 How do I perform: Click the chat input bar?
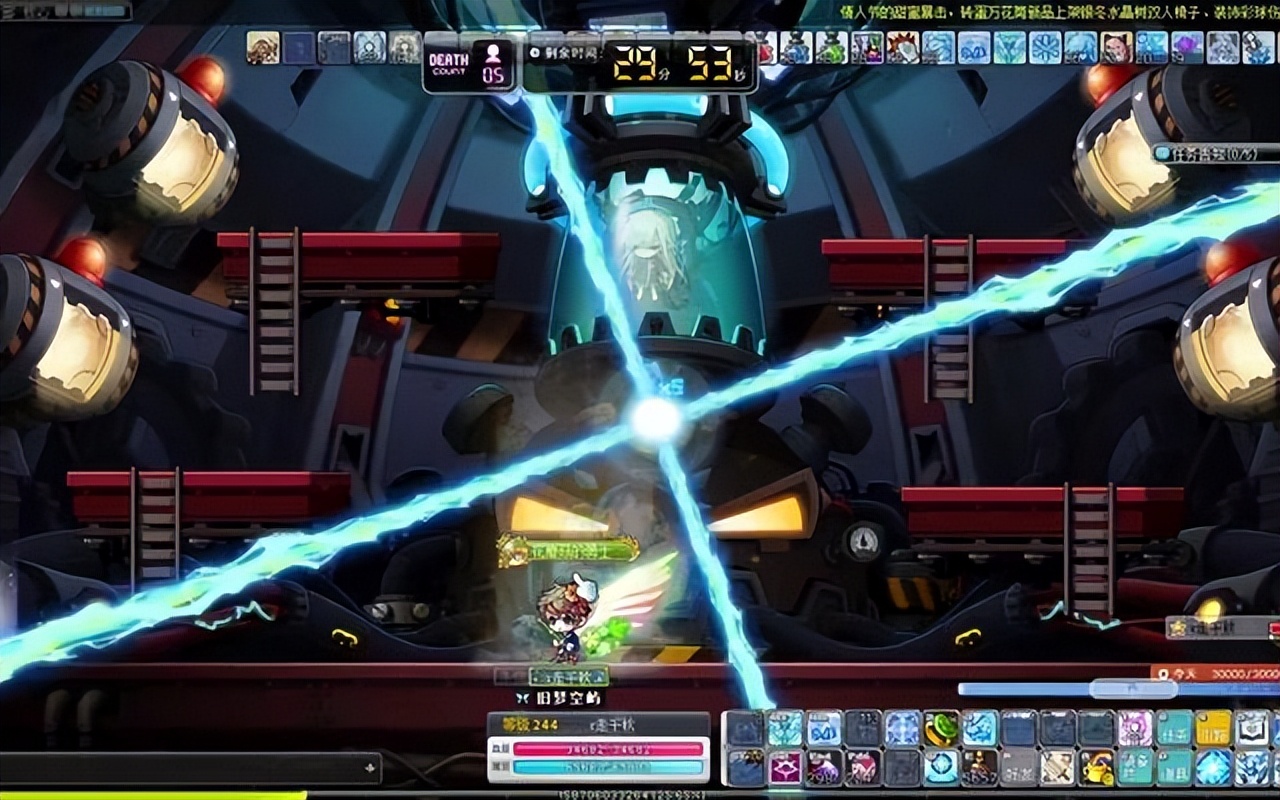point(190,768)
